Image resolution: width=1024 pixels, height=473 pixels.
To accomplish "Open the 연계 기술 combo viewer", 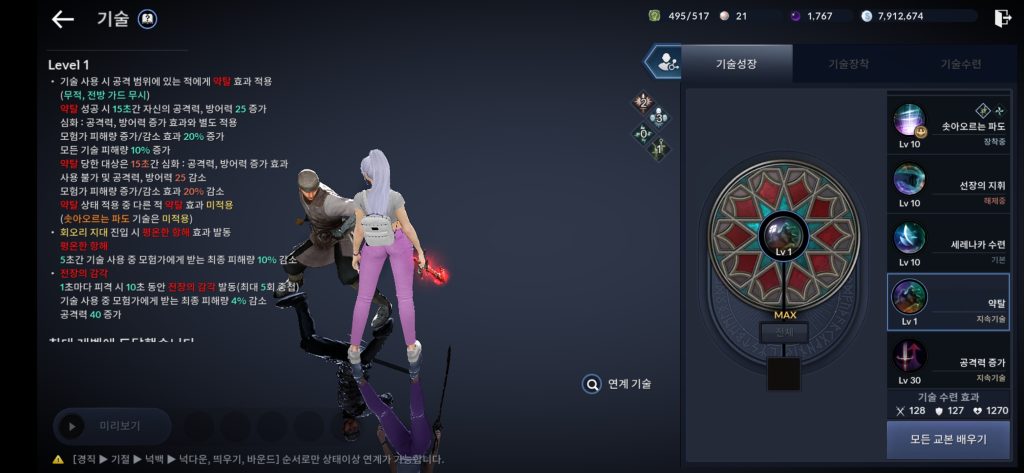I will pyautogui.click(x=618, y=383).
